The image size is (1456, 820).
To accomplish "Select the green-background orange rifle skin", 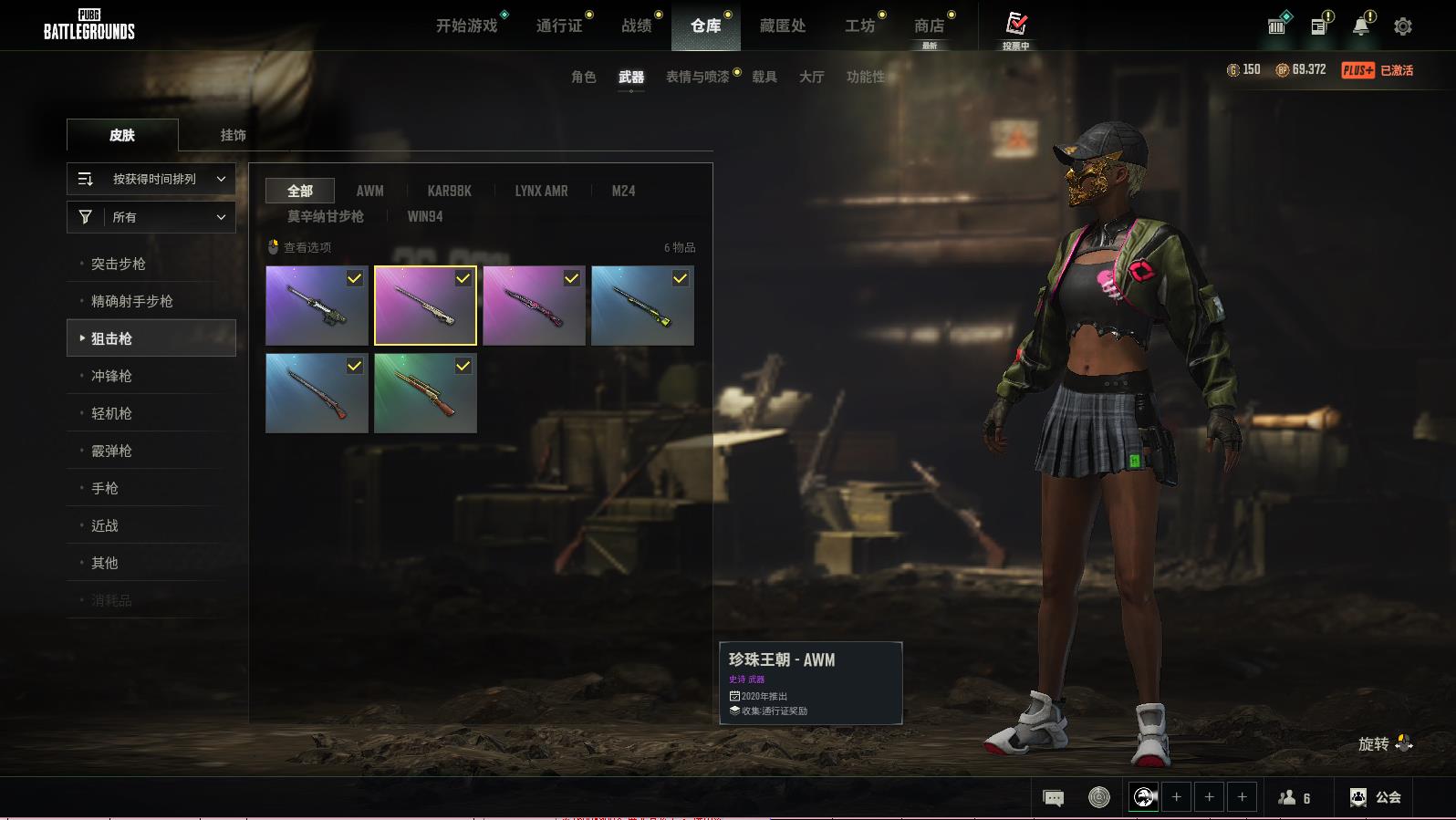I will (x=425, y=393).
